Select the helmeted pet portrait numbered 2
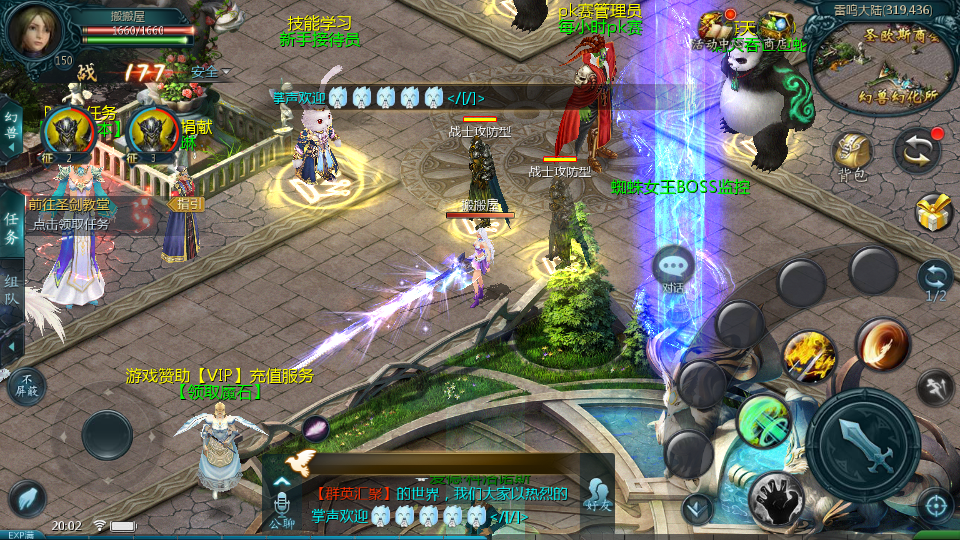The height and width of the screenshot is (540, 960). [68, 133]
